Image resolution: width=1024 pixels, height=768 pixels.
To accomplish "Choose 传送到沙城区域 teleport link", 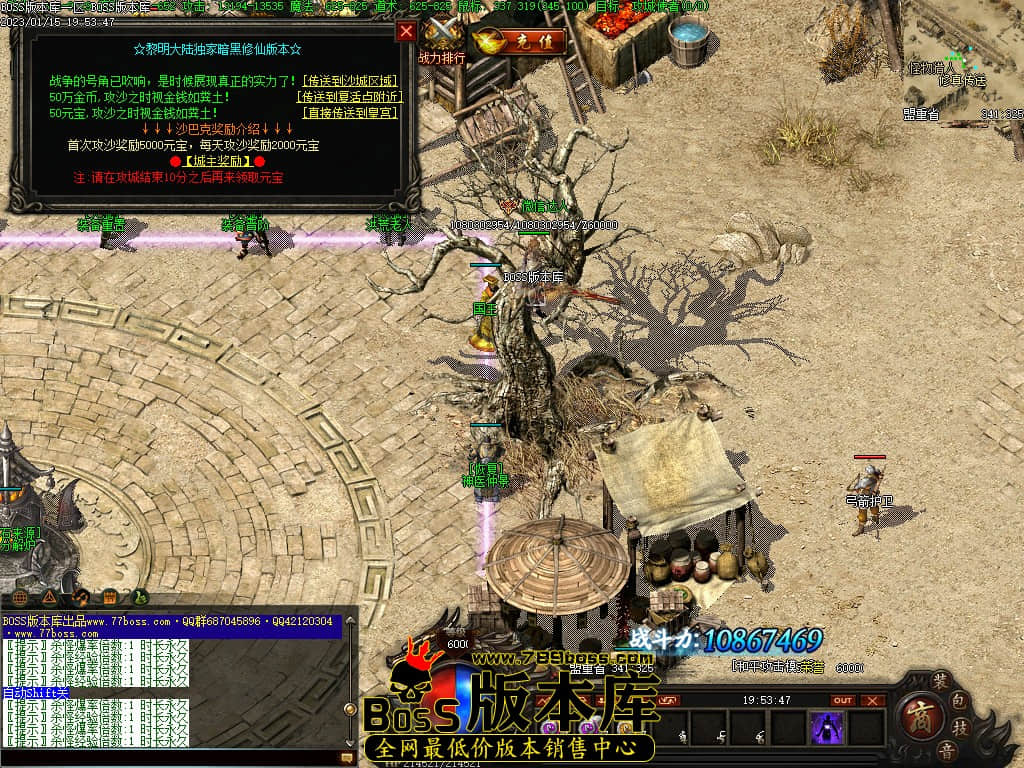I will 349,81.
